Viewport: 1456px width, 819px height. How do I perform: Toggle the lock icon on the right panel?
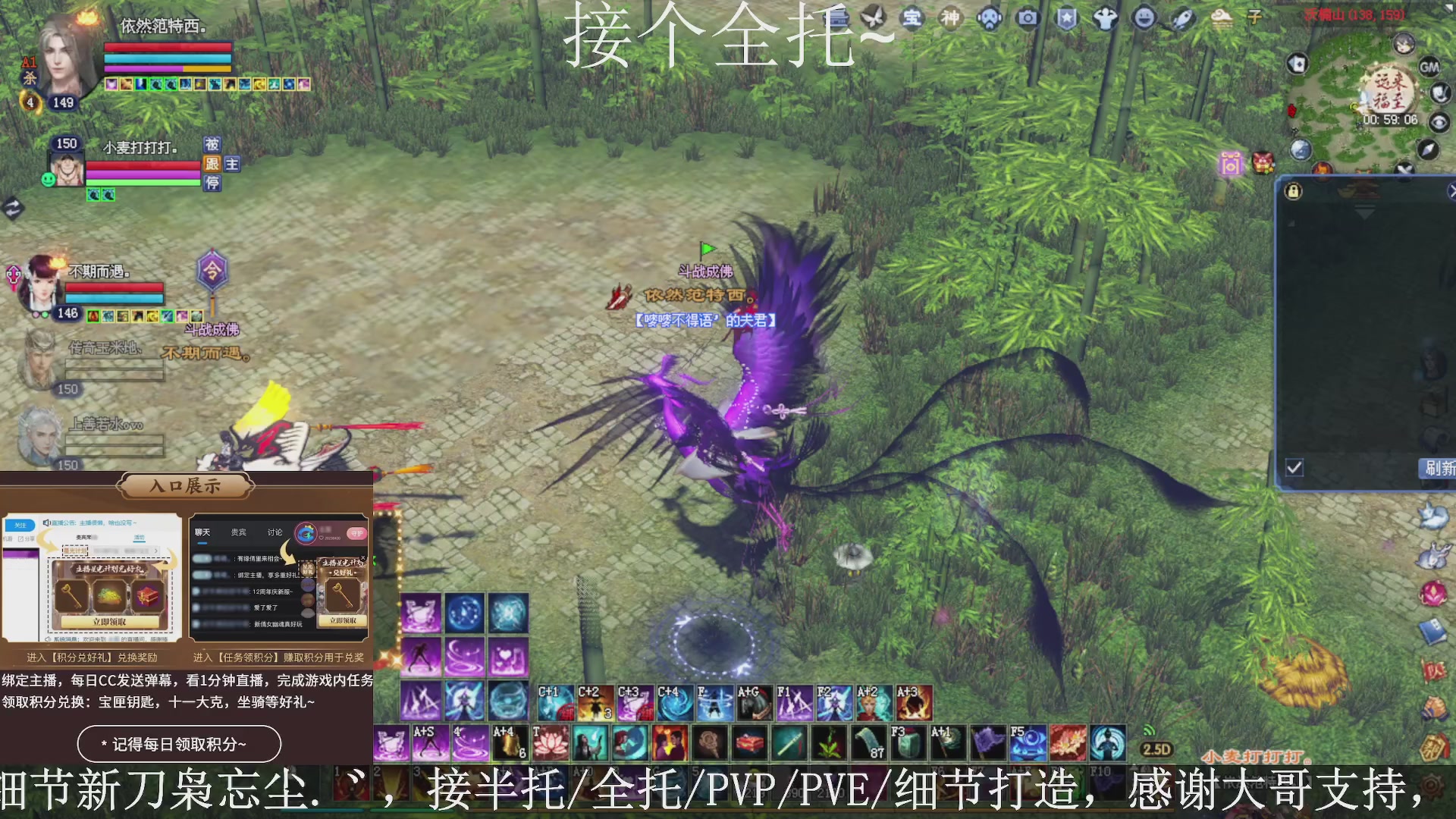(1293, 190)
